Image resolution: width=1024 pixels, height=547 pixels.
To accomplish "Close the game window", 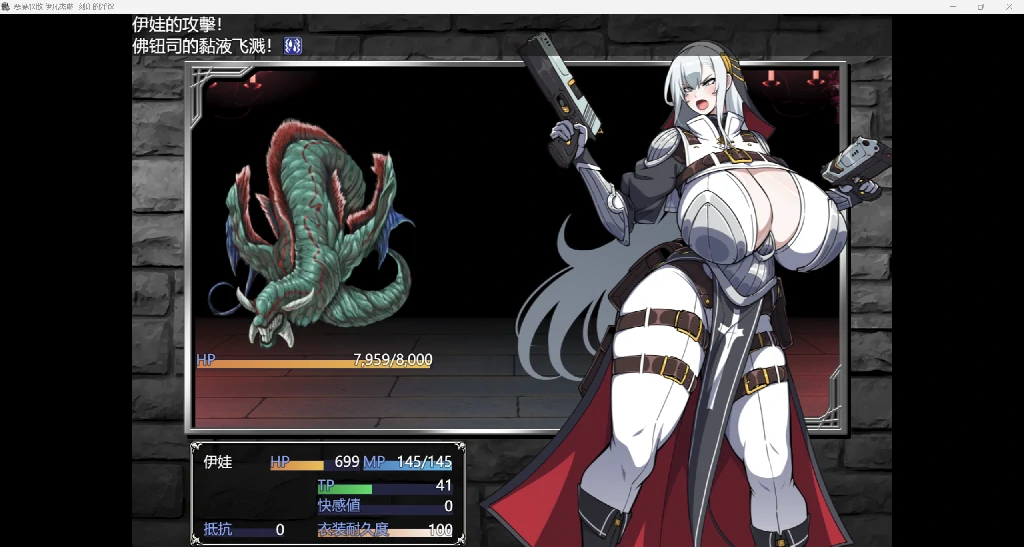I will [1009, 6].
